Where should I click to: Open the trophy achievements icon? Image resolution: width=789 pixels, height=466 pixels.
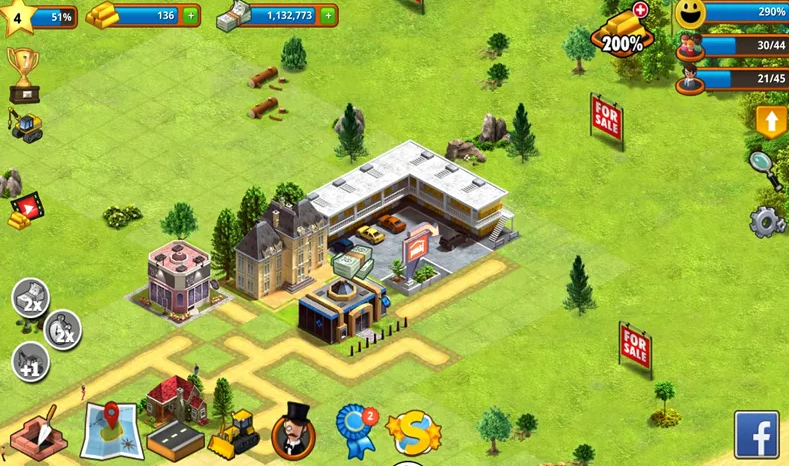click(22, 72)
